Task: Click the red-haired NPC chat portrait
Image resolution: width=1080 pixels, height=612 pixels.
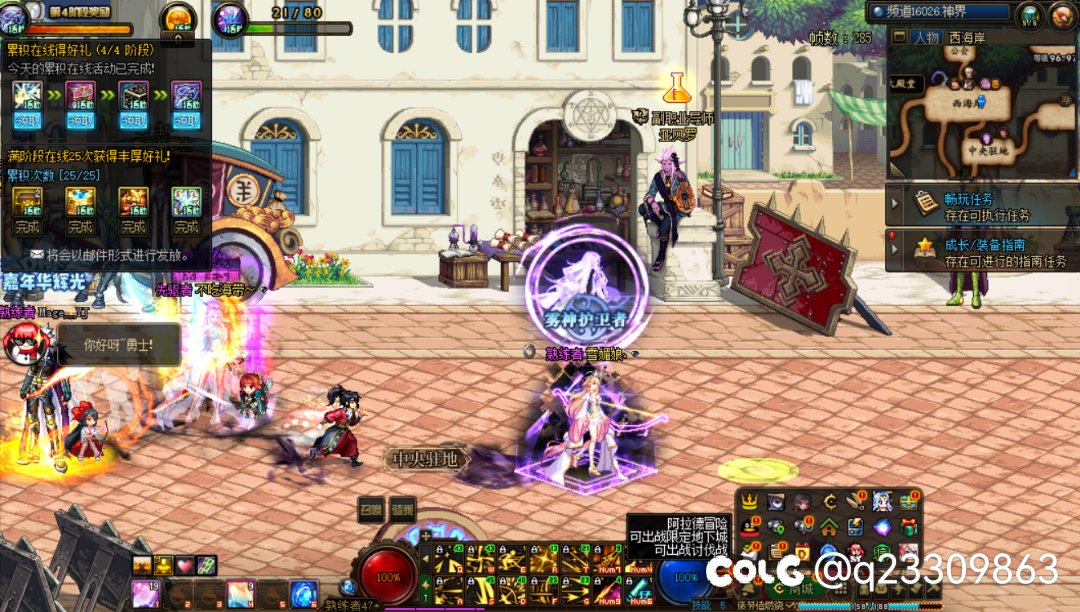Action: pyautogui.click(x=22, y=344)
